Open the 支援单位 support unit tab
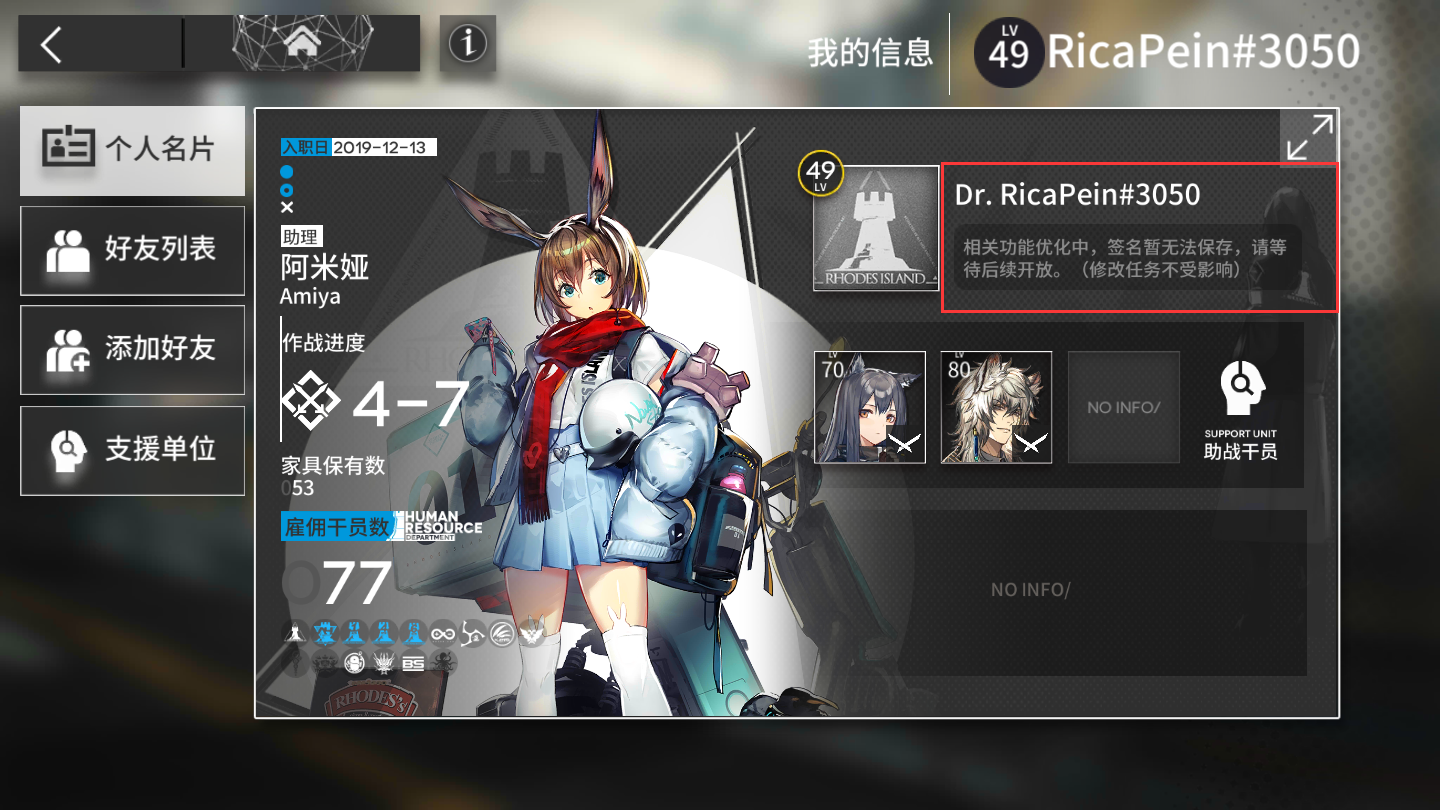The height and width of the screenshot is (810, 1440). pyautogui.click(x=132, y=450)
